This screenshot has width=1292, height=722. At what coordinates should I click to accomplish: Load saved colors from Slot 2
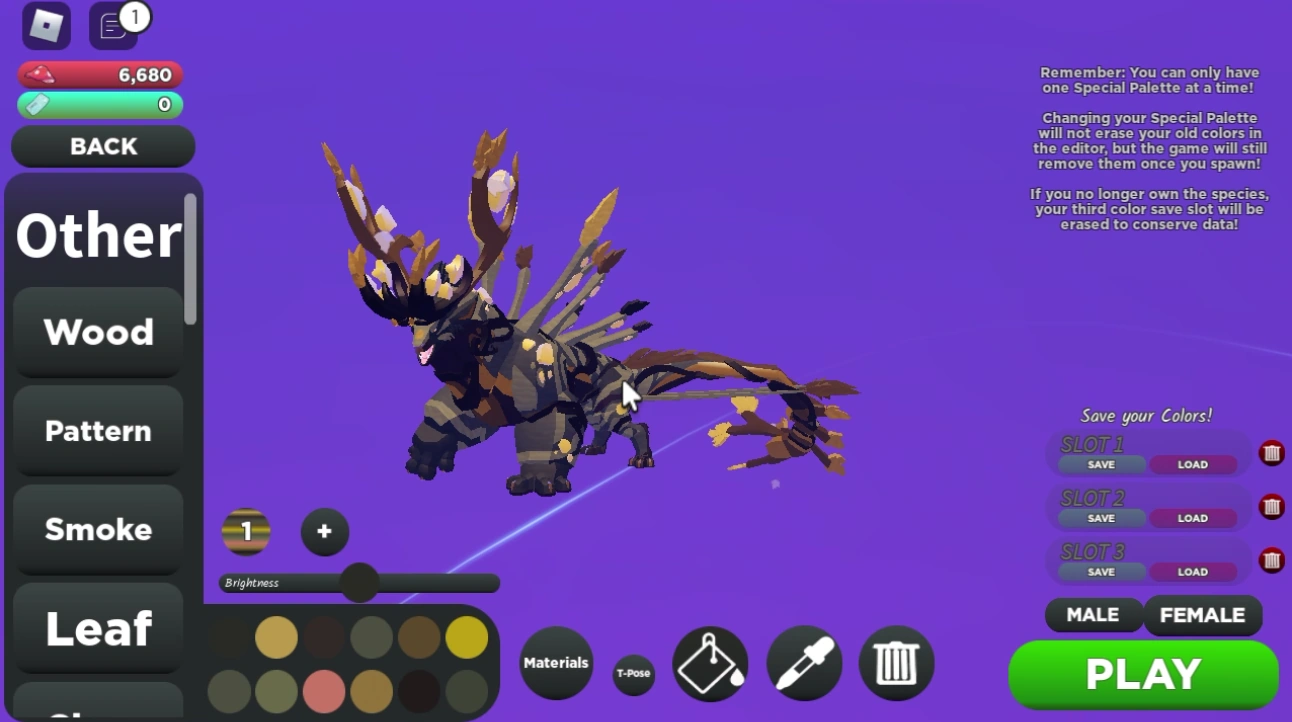[1192, 518]
